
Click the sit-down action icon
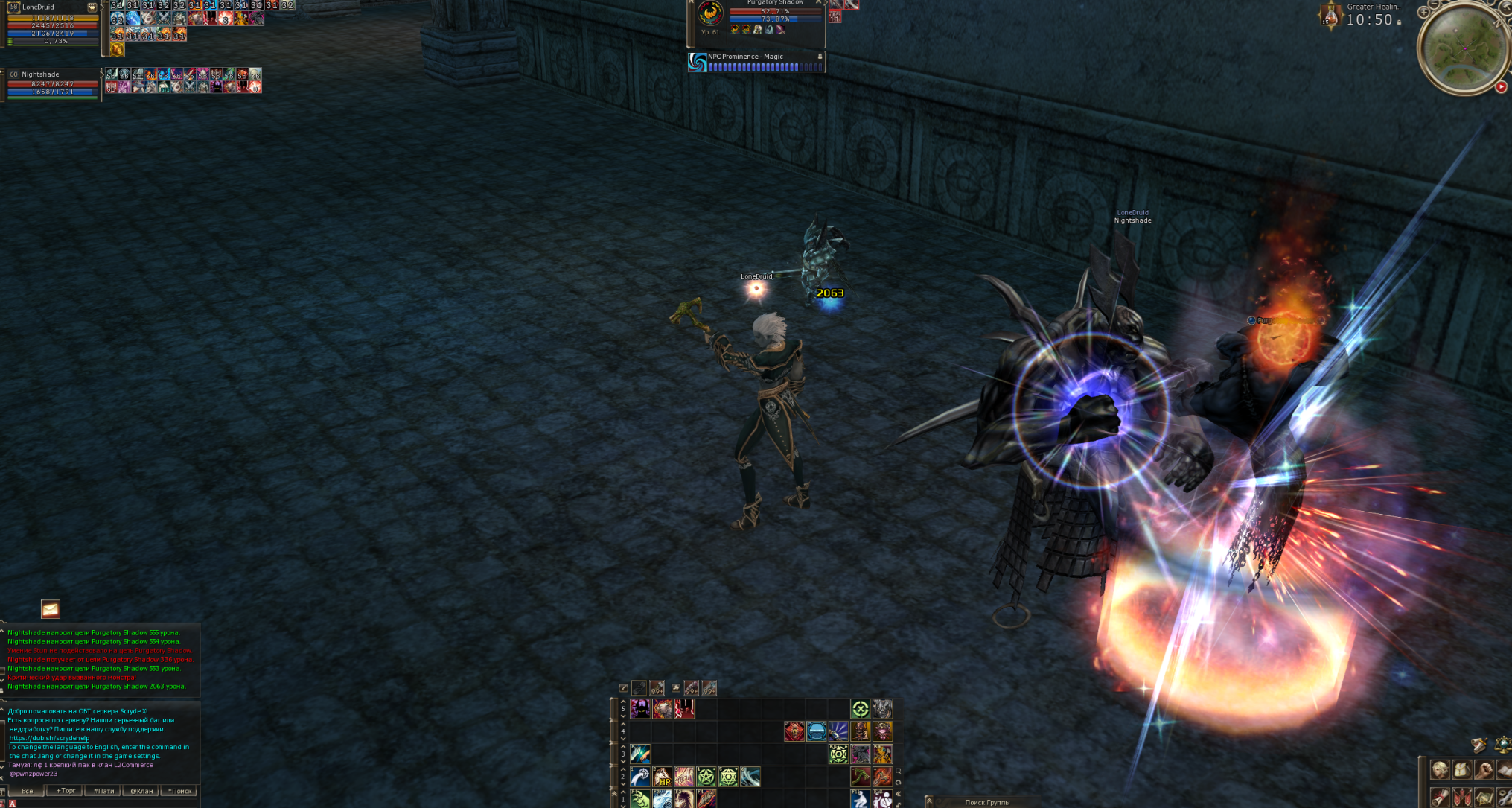(x=860, y=799)
